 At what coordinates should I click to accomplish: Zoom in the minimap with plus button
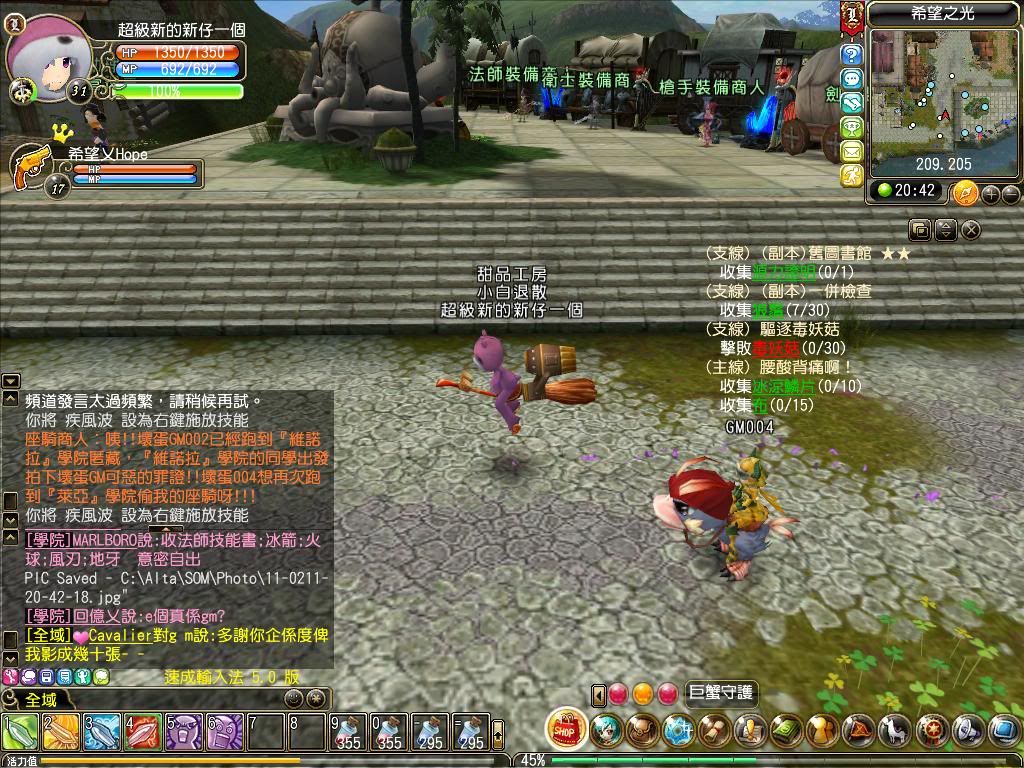(991, 194)
